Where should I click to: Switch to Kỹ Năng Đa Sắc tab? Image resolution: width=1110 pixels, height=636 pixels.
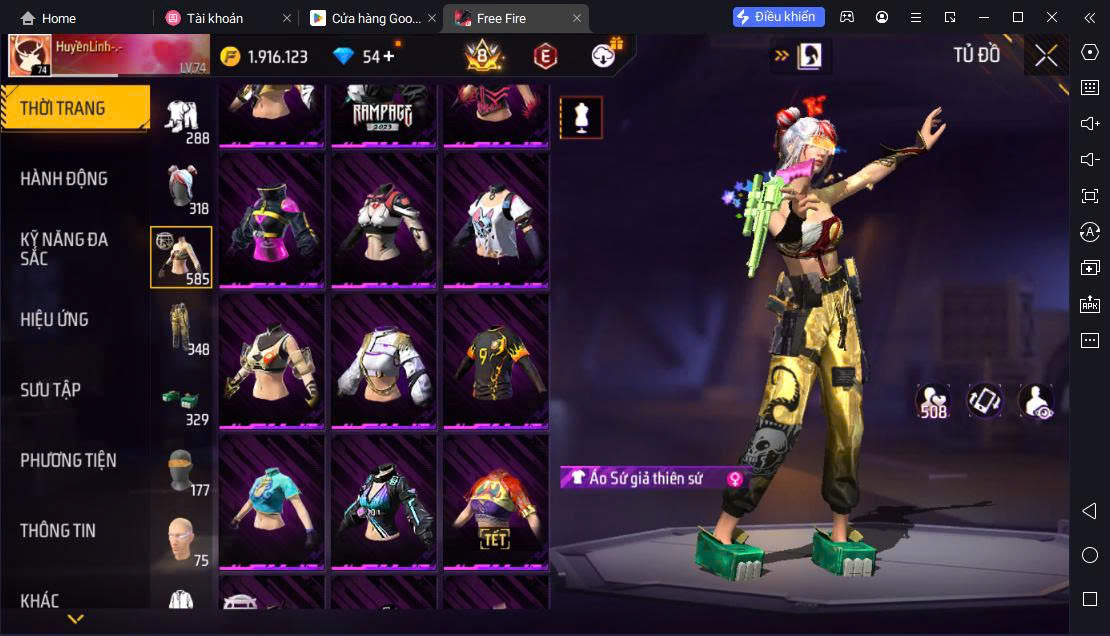(64, 248)
